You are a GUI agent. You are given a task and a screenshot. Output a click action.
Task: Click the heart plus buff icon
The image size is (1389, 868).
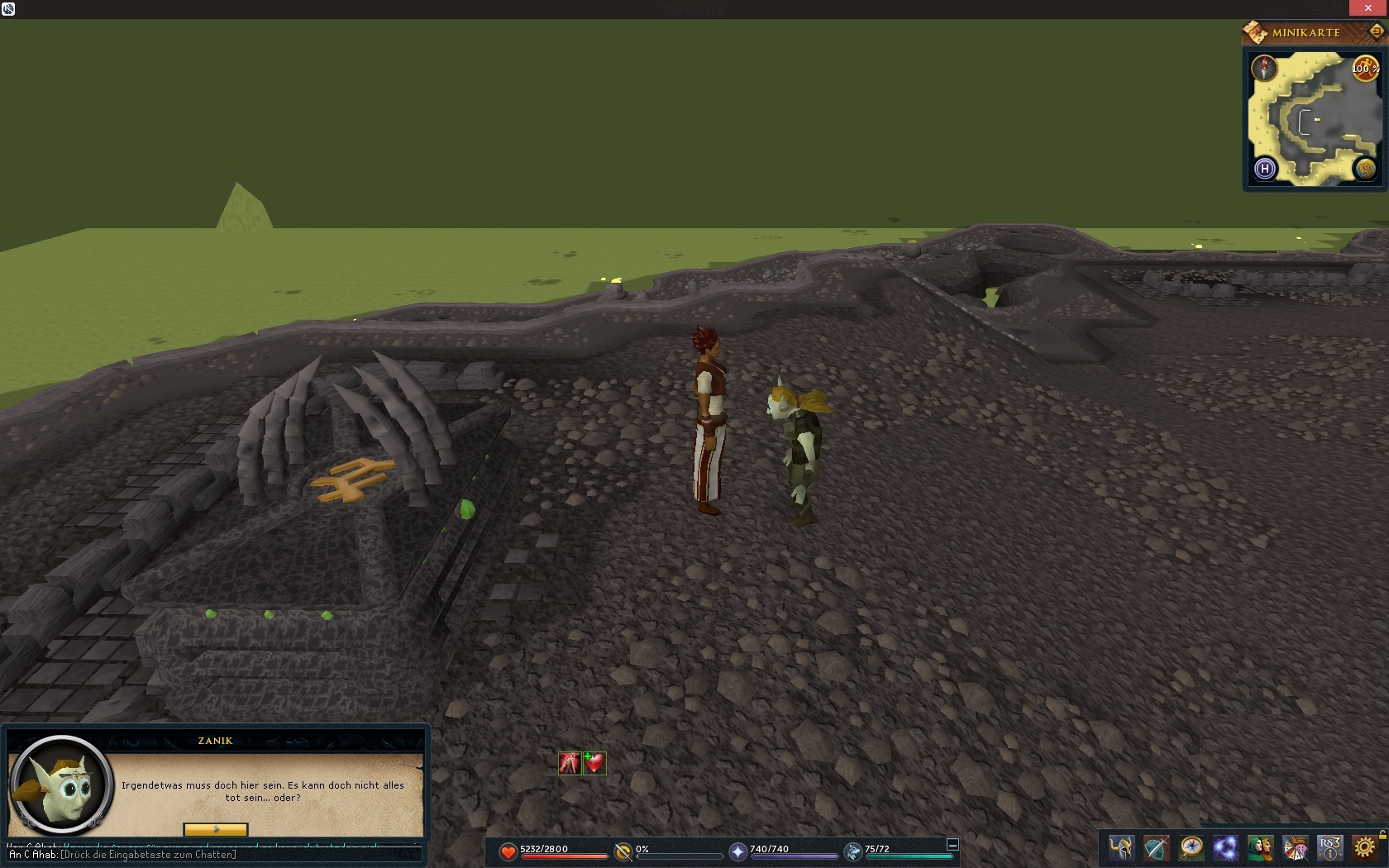pyautogui.click(x=594, y=763)
